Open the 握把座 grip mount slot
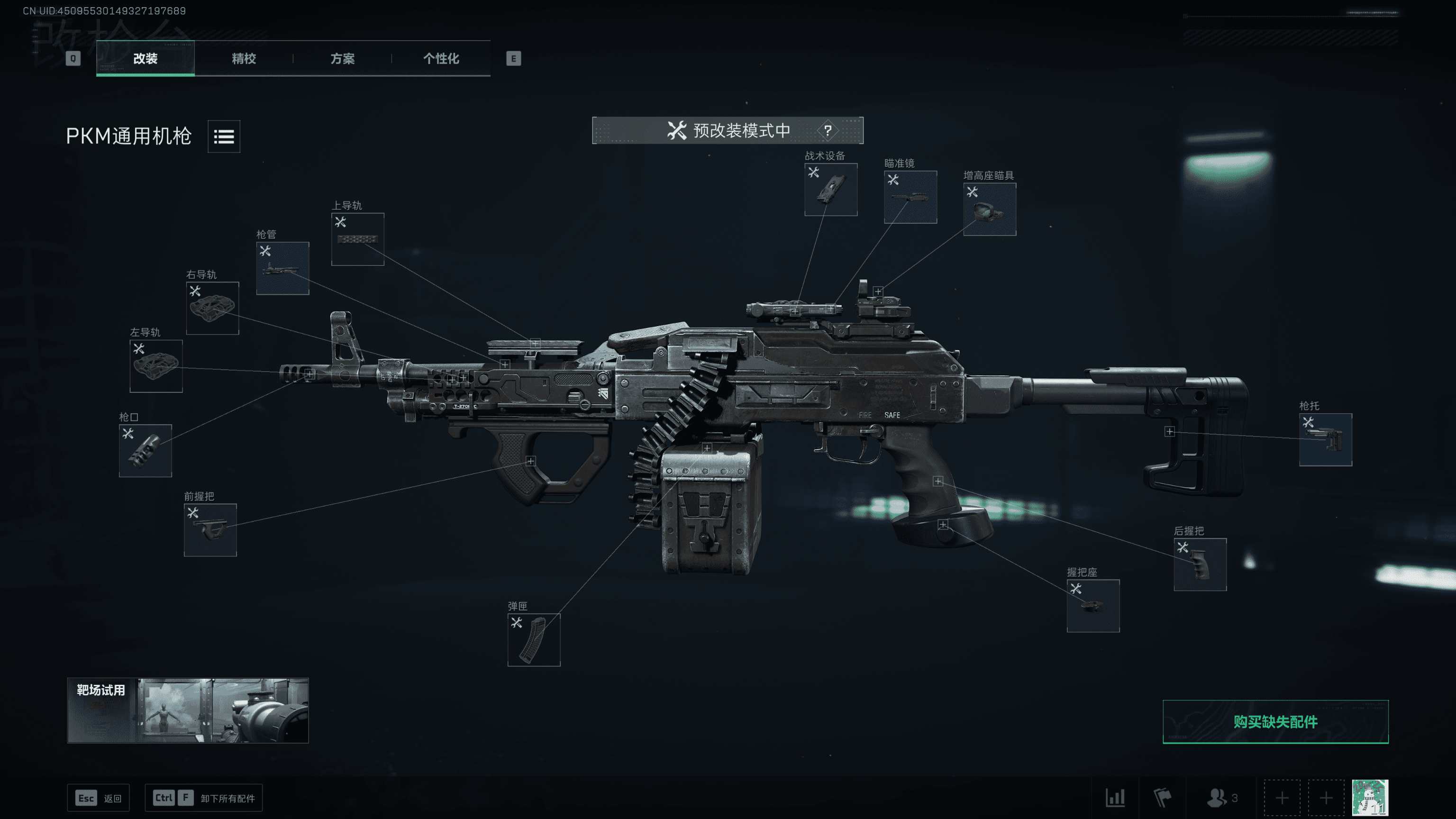Image resolution: width=1456 pixels, height=819 pixels. coord(1092,605)
